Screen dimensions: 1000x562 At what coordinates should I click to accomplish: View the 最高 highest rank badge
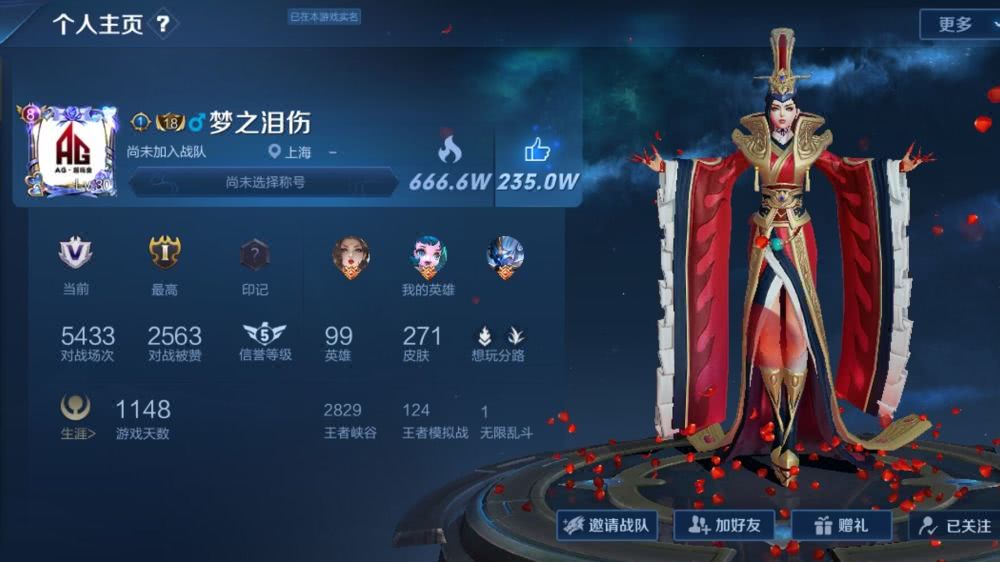click(x=165, y=254)
